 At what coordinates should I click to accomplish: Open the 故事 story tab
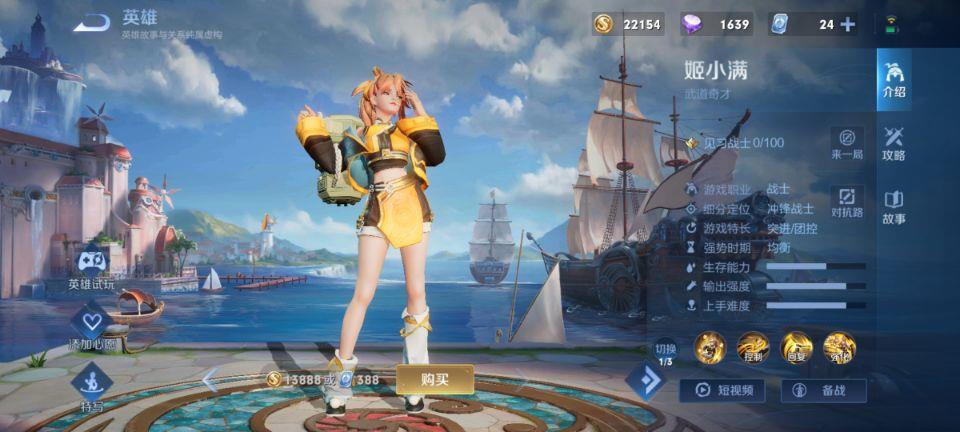tap(894, 207)
